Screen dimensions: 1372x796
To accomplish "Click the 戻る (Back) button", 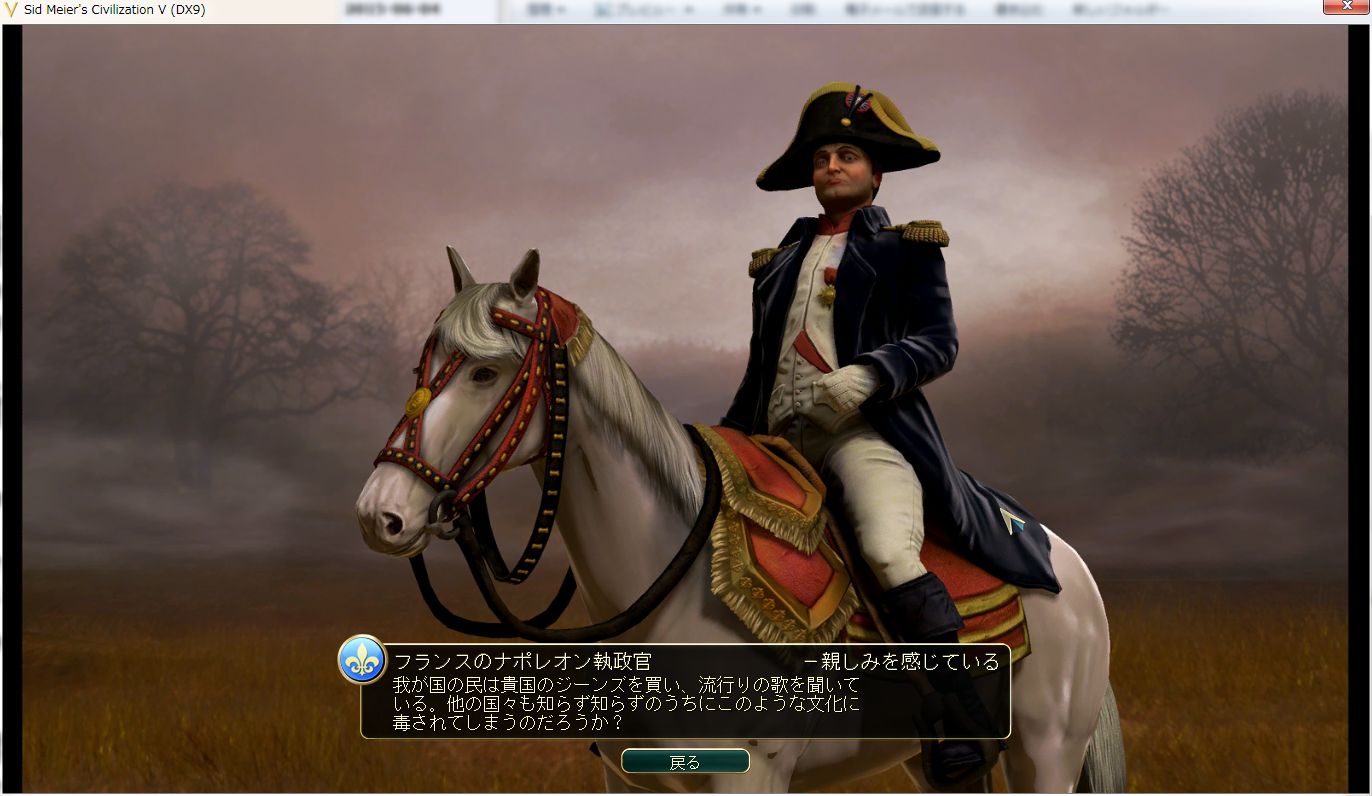I will point(685,762).
